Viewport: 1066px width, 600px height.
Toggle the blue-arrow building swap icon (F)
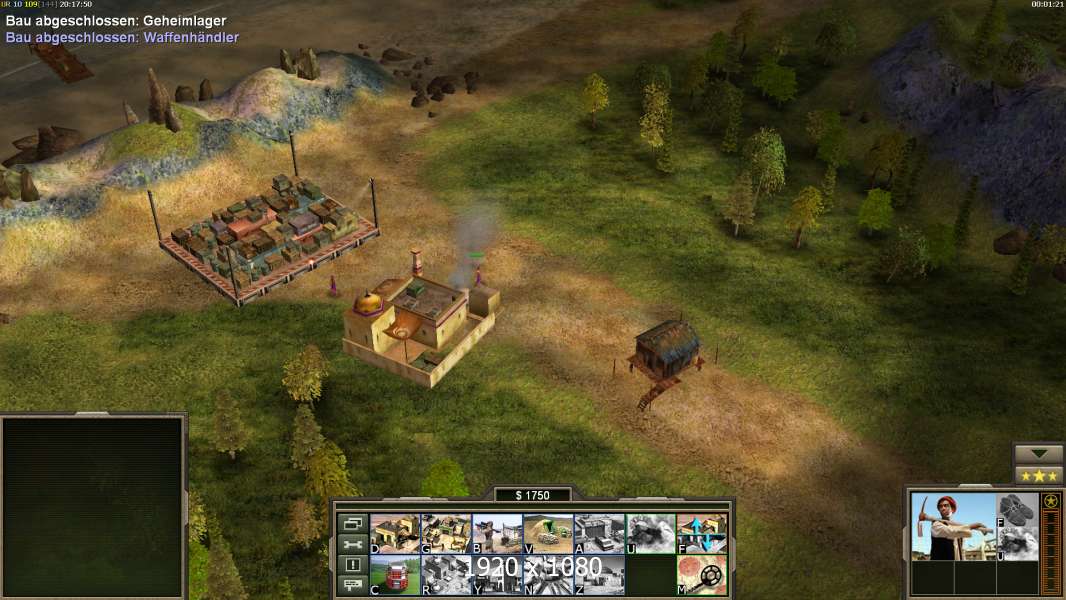point(701,533)
